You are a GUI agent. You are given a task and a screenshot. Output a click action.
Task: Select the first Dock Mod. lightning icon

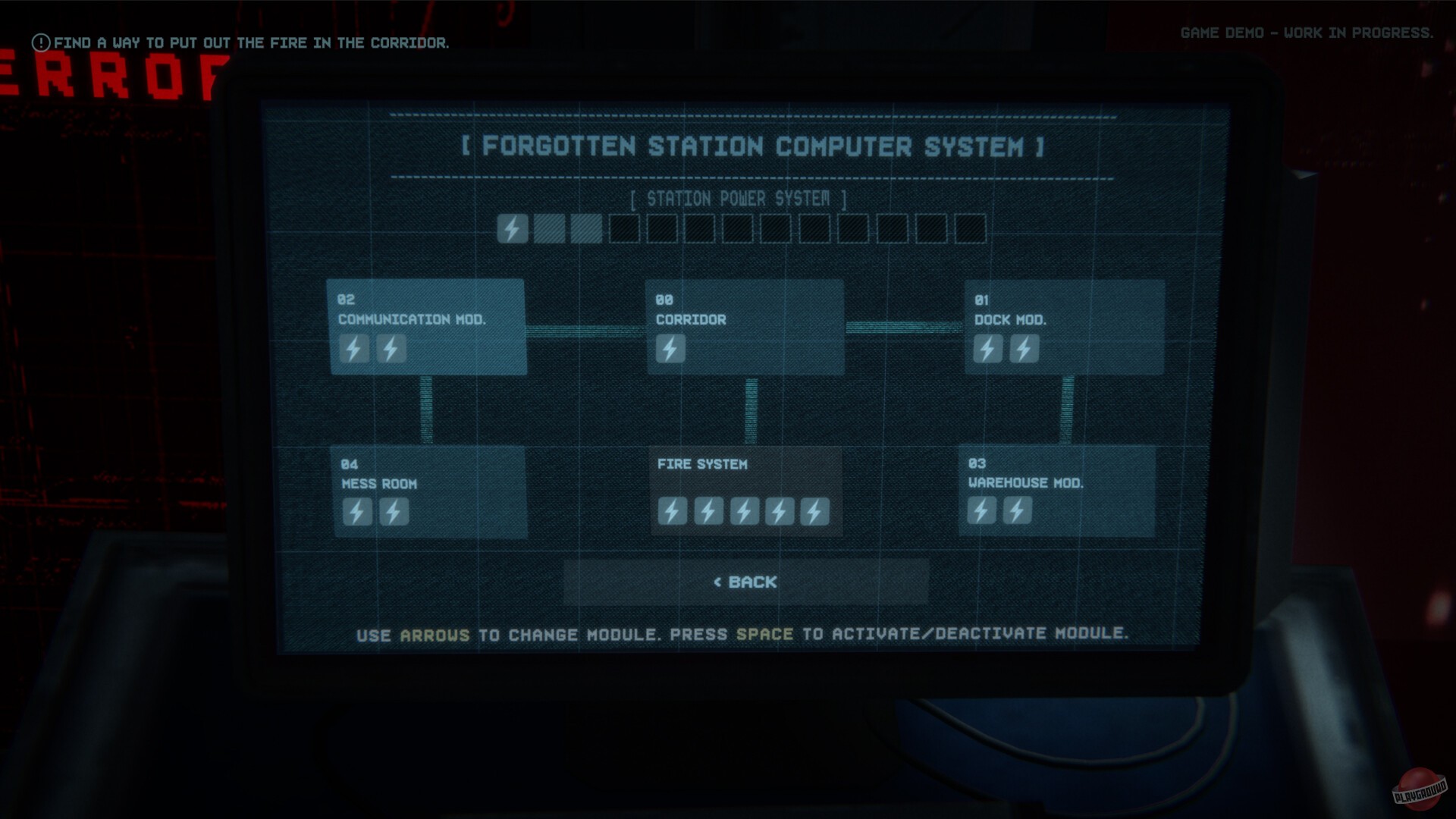pos(987,349)
